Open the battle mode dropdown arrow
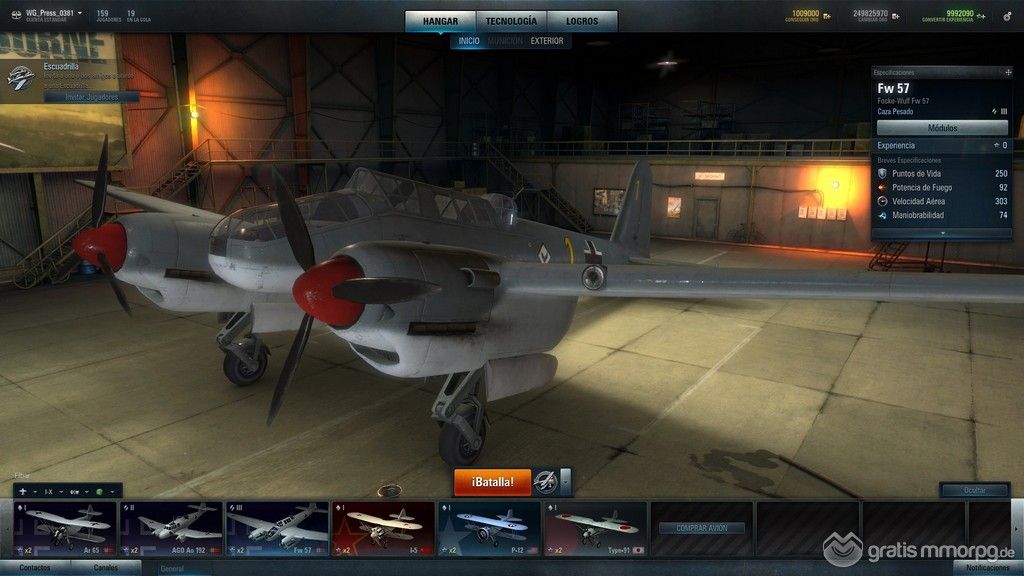This screenshot has width=1024, height=576. click(566, 482)
